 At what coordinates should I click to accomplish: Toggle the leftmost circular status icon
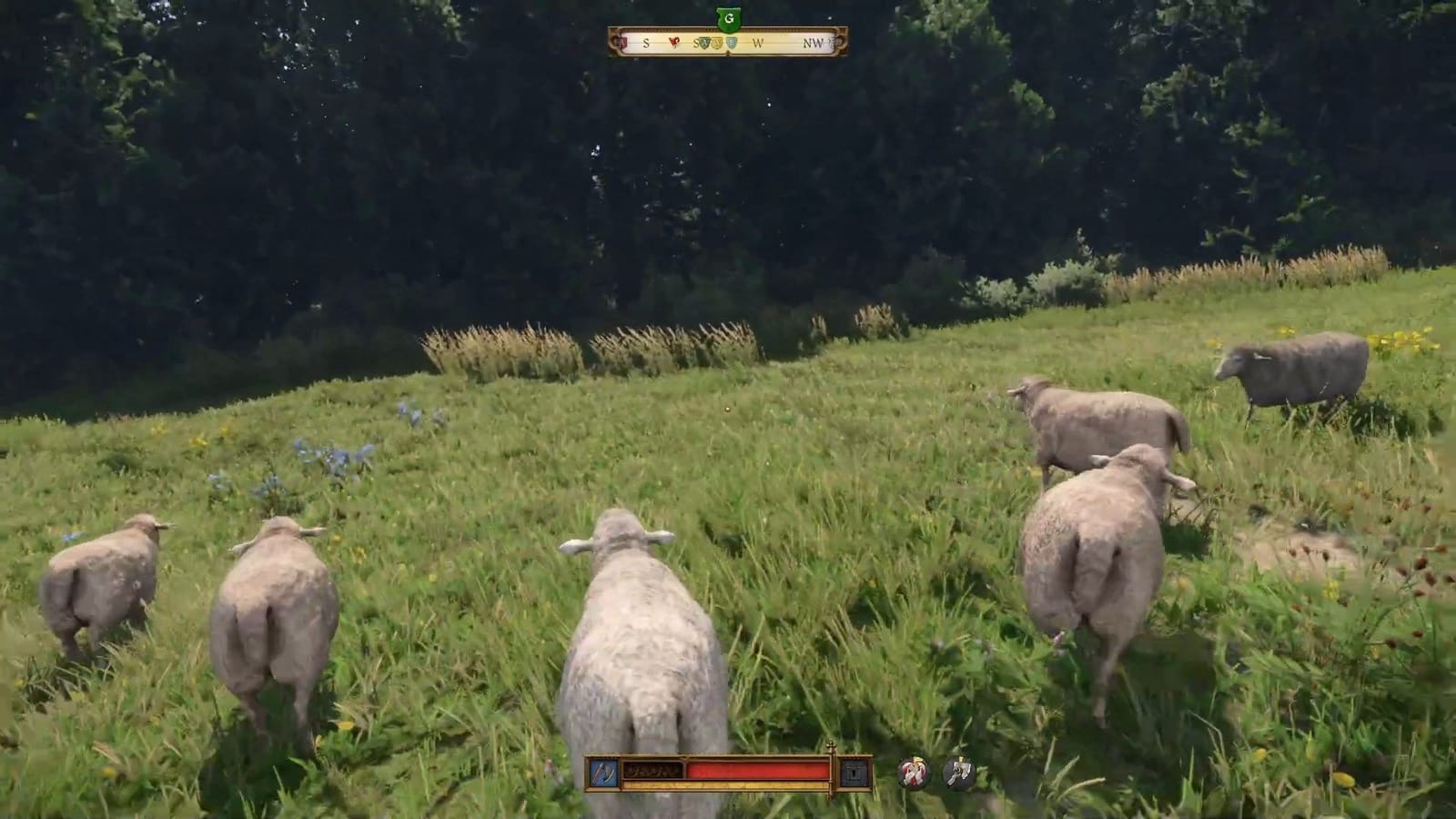pos(913,772)
